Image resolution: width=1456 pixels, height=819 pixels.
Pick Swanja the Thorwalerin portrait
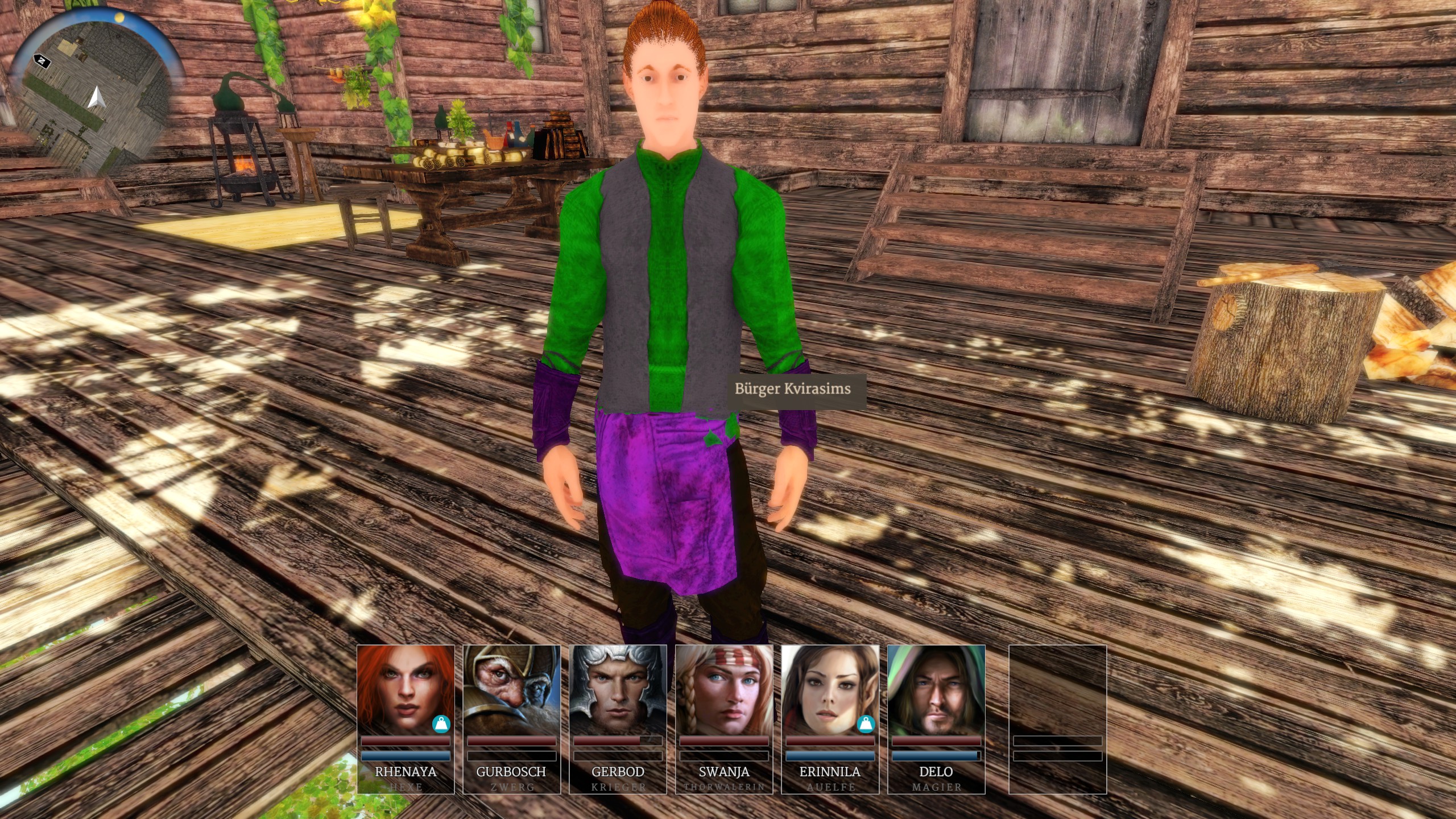pos(724,689)
